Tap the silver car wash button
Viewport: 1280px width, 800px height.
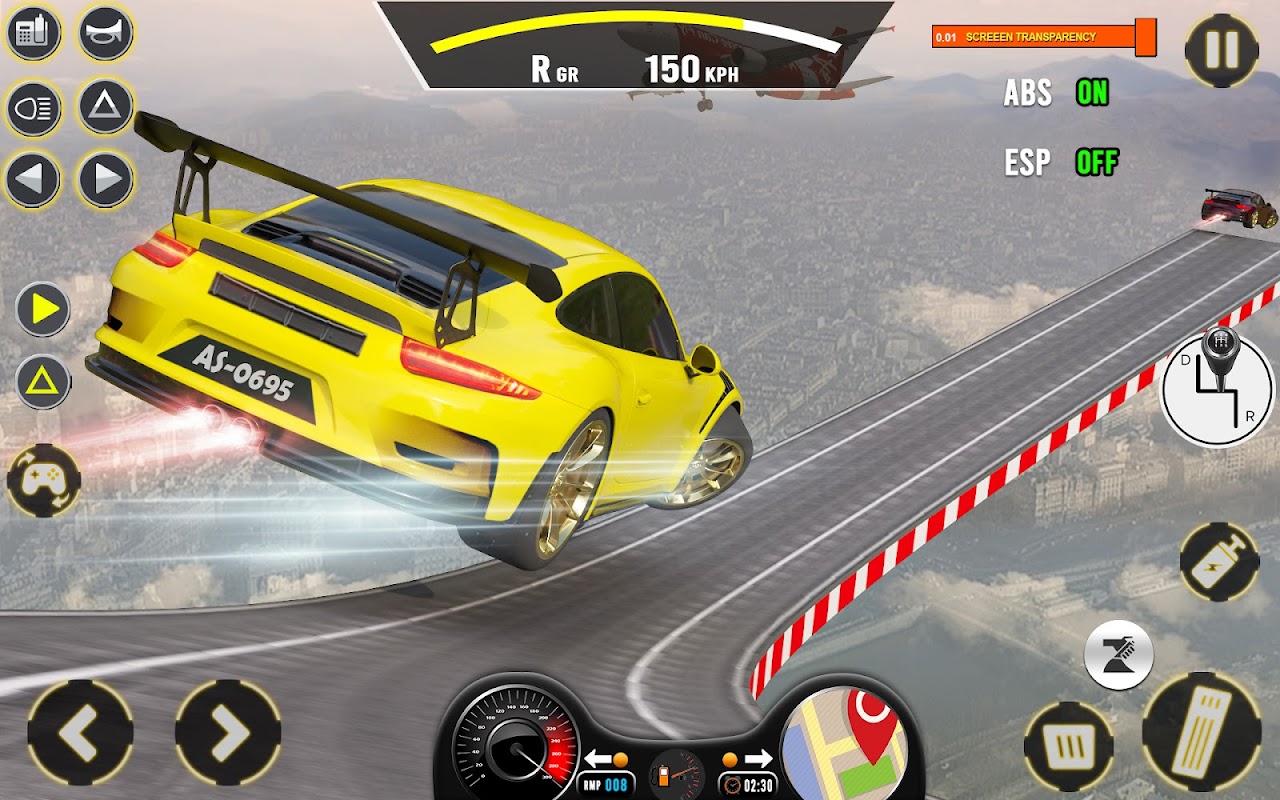point(1119,655)
